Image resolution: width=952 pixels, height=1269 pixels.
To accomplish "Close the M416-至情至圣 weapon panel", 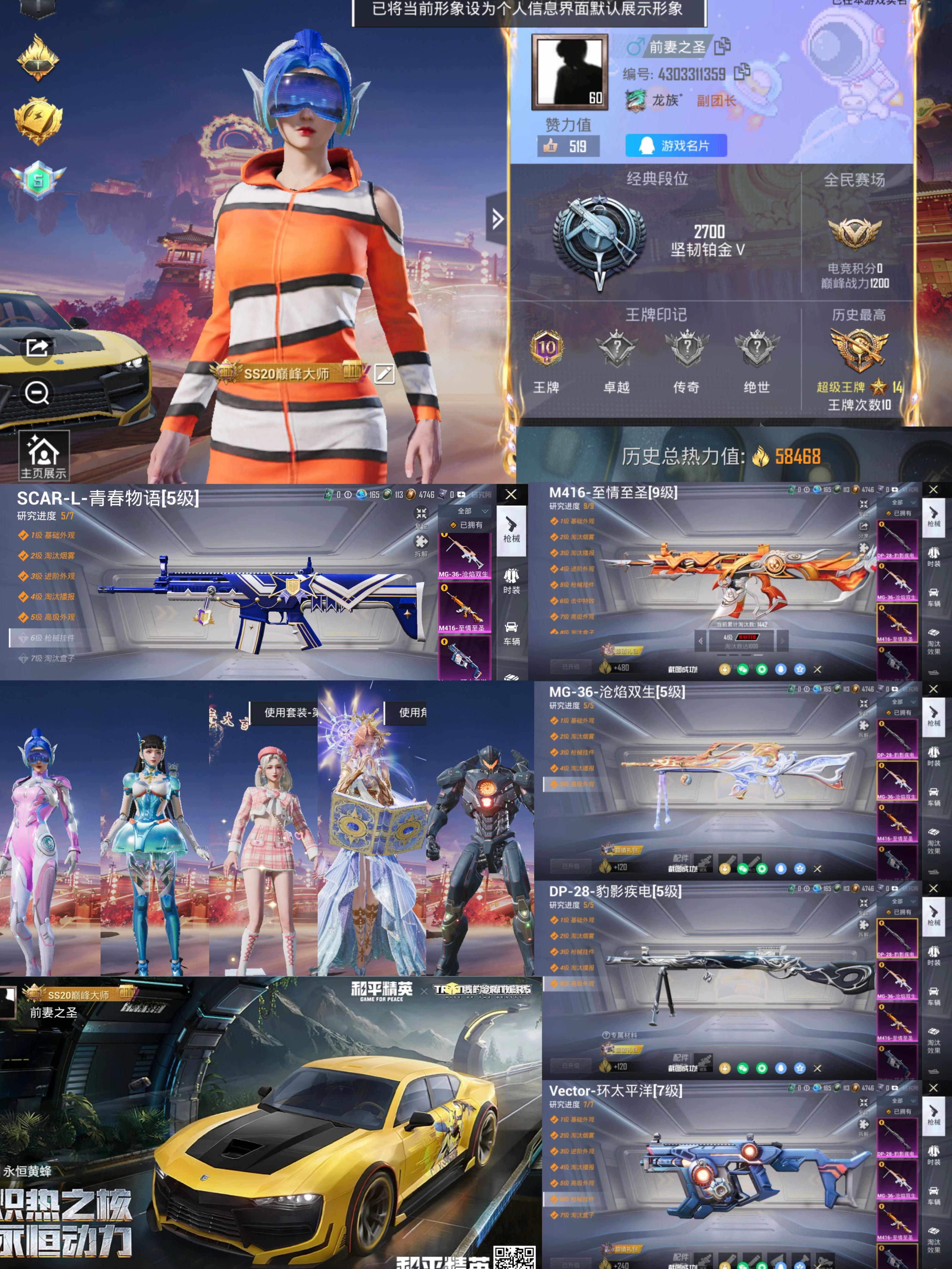I will click(933, 489).
